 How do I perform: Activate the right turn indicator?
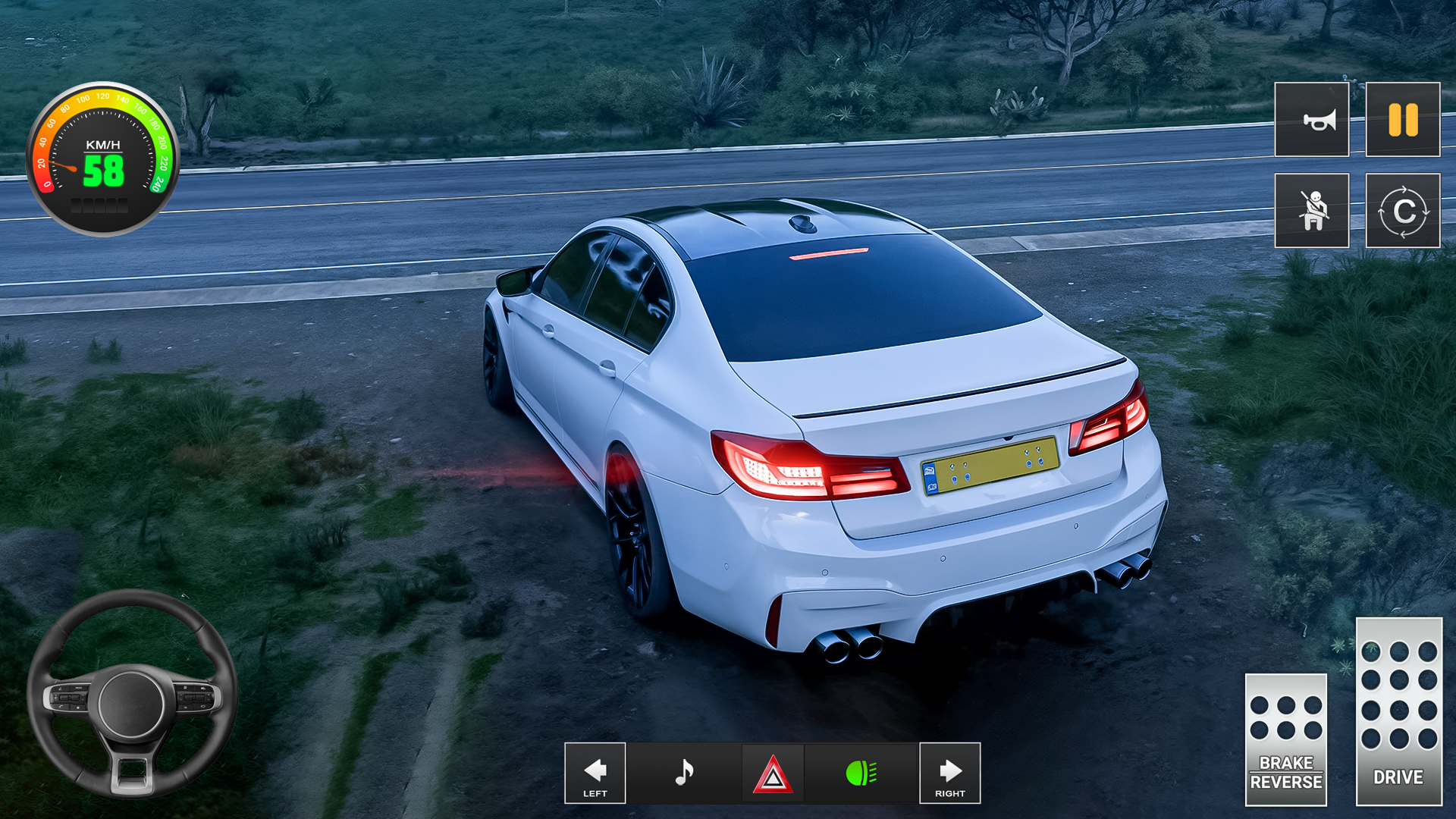pyautogui.click(x=949, y=773)
